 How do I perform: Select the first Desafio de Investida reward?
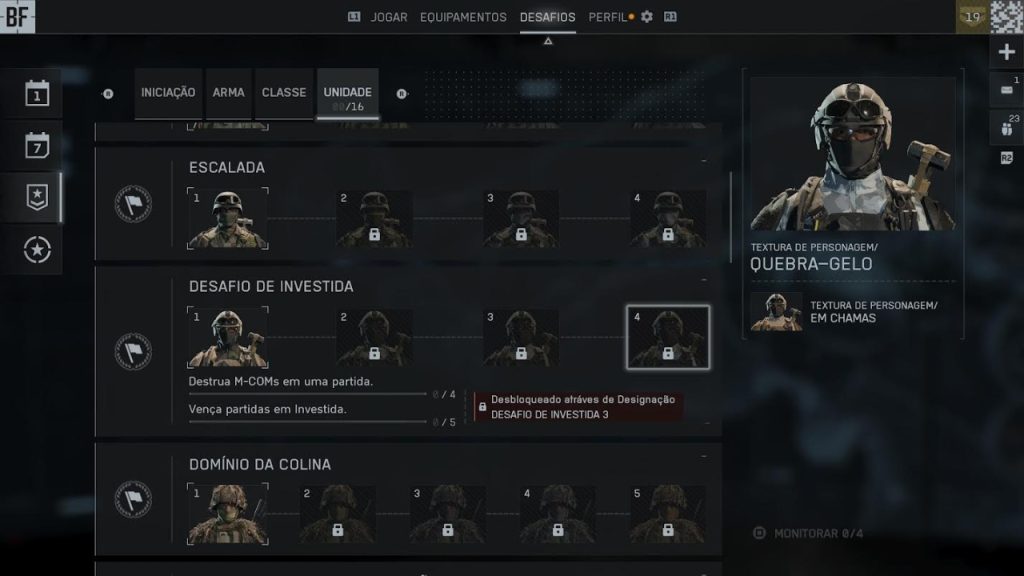(x=228, y=338)
